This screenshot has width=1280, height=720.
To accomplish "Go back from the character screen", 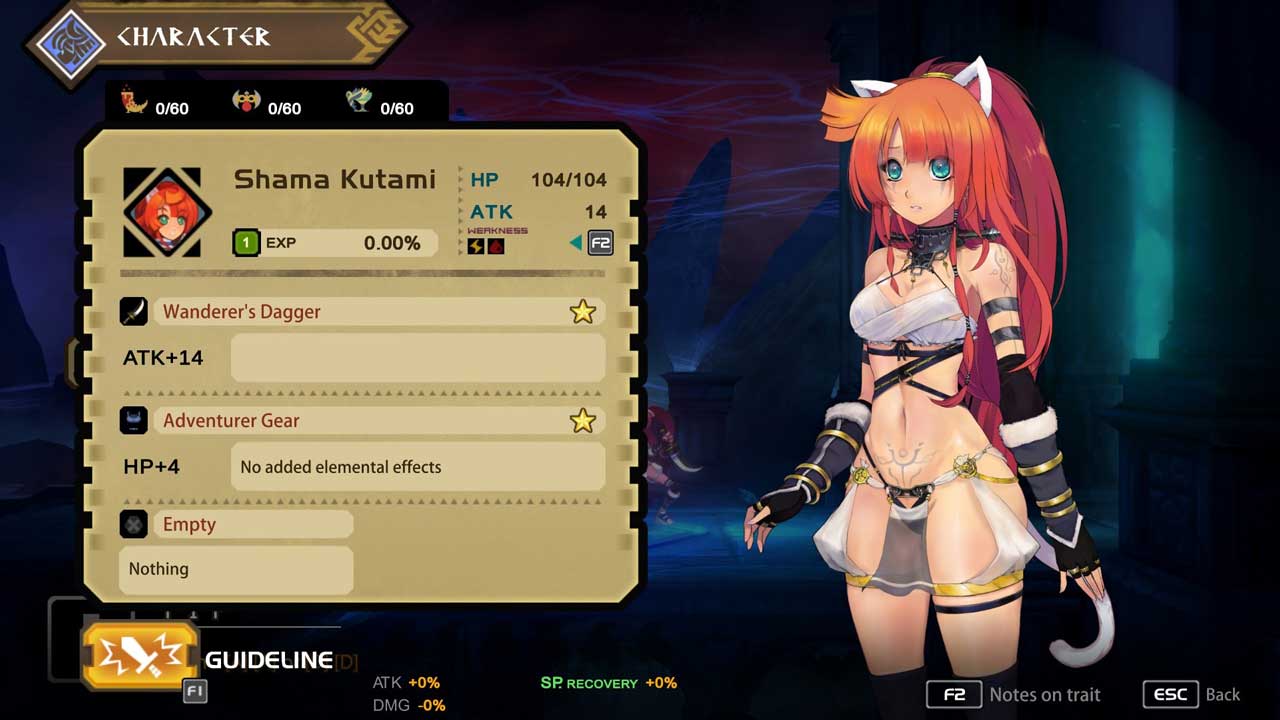I will (x=1193, y=694).
